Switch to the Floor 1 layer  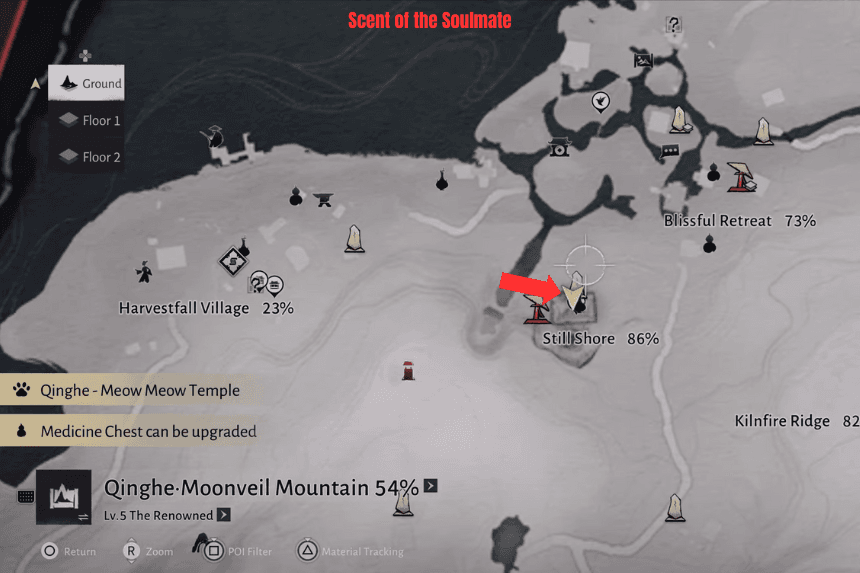(90, 120)
